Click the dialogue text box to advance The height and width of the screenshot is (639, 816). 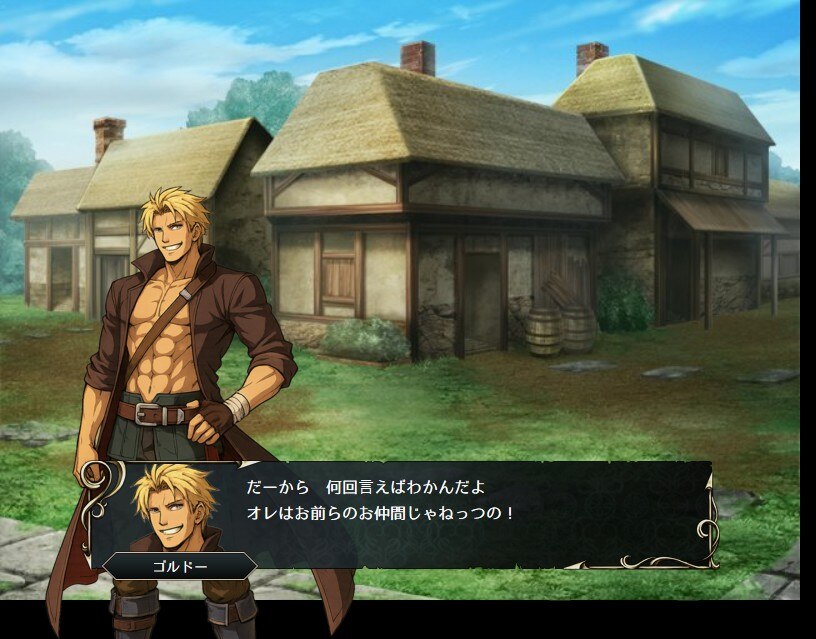pos(450,515)
